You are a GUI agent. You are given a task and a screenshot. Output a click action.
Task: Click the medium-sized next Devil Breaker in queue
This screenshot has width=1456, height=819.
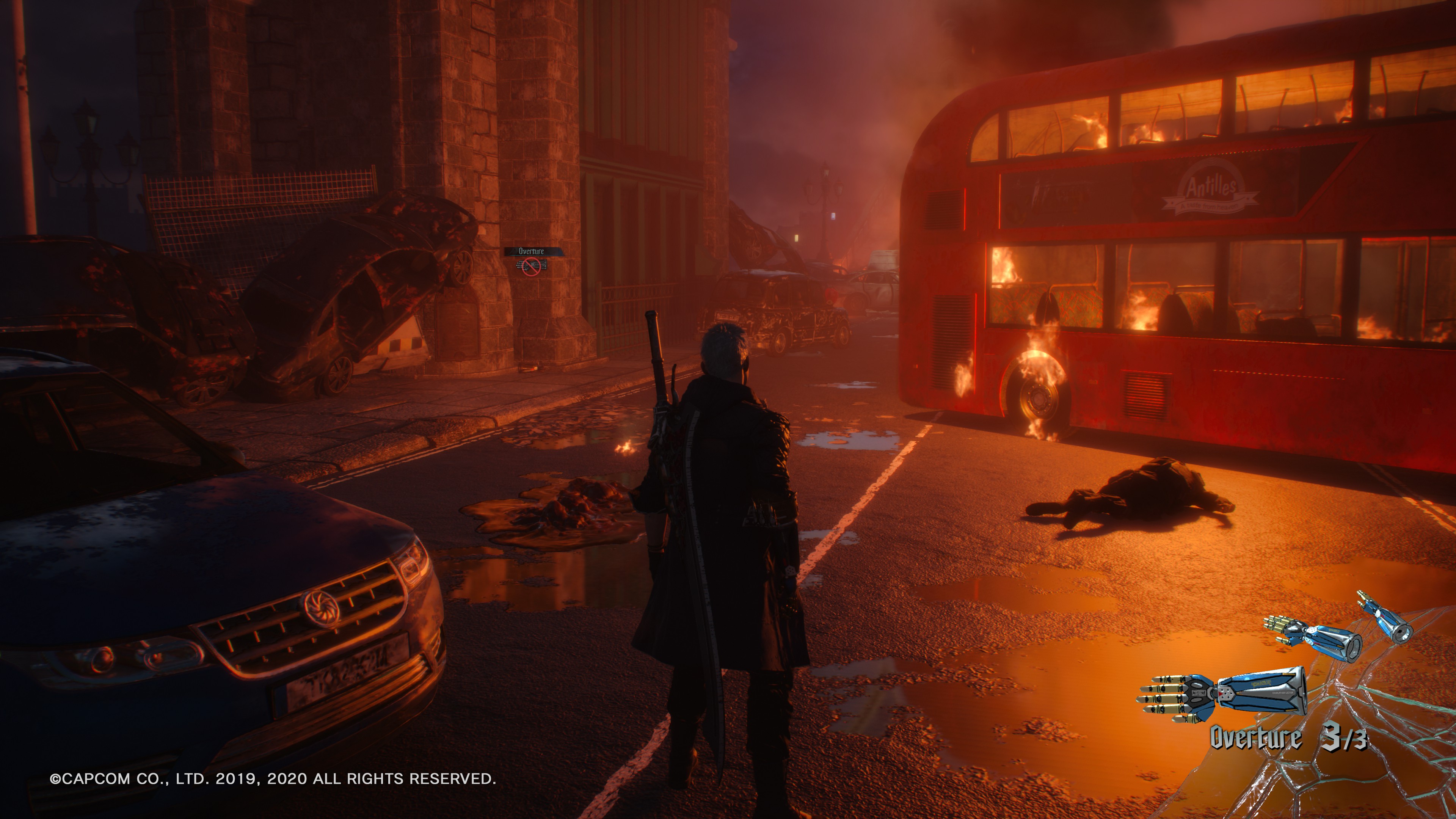[x=1312, y=637]
